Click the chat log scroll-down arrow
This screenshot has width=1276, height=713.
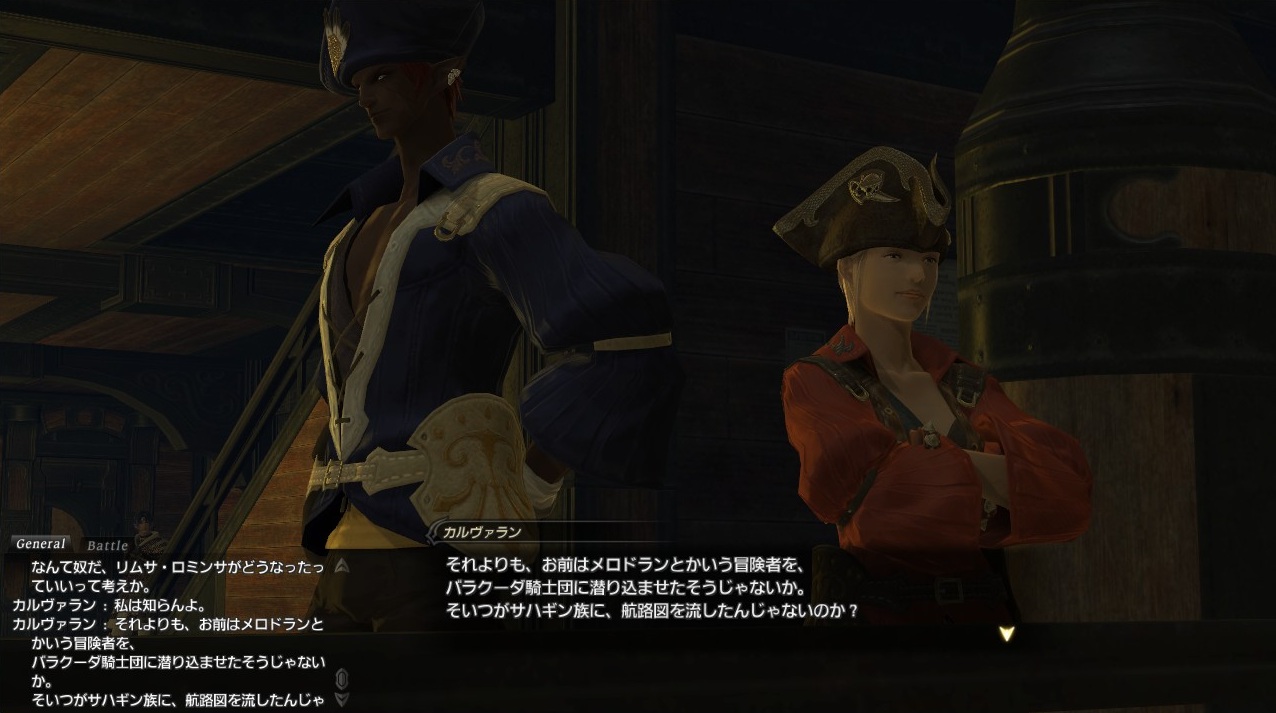tap(342, 699)
